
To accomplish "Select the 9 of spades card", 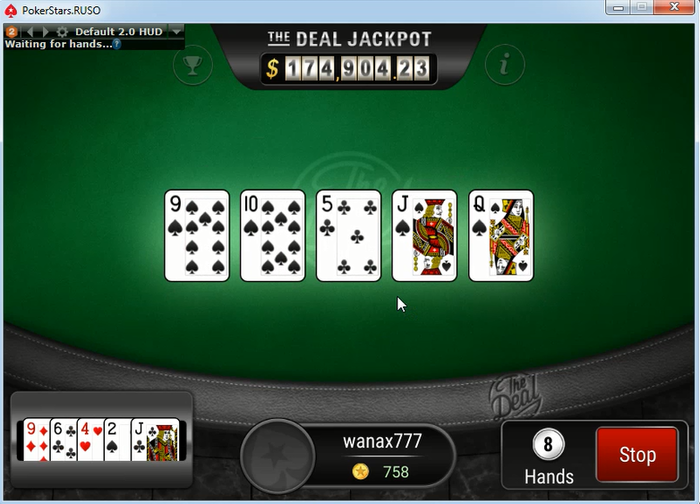I will [x=197, y=236].
